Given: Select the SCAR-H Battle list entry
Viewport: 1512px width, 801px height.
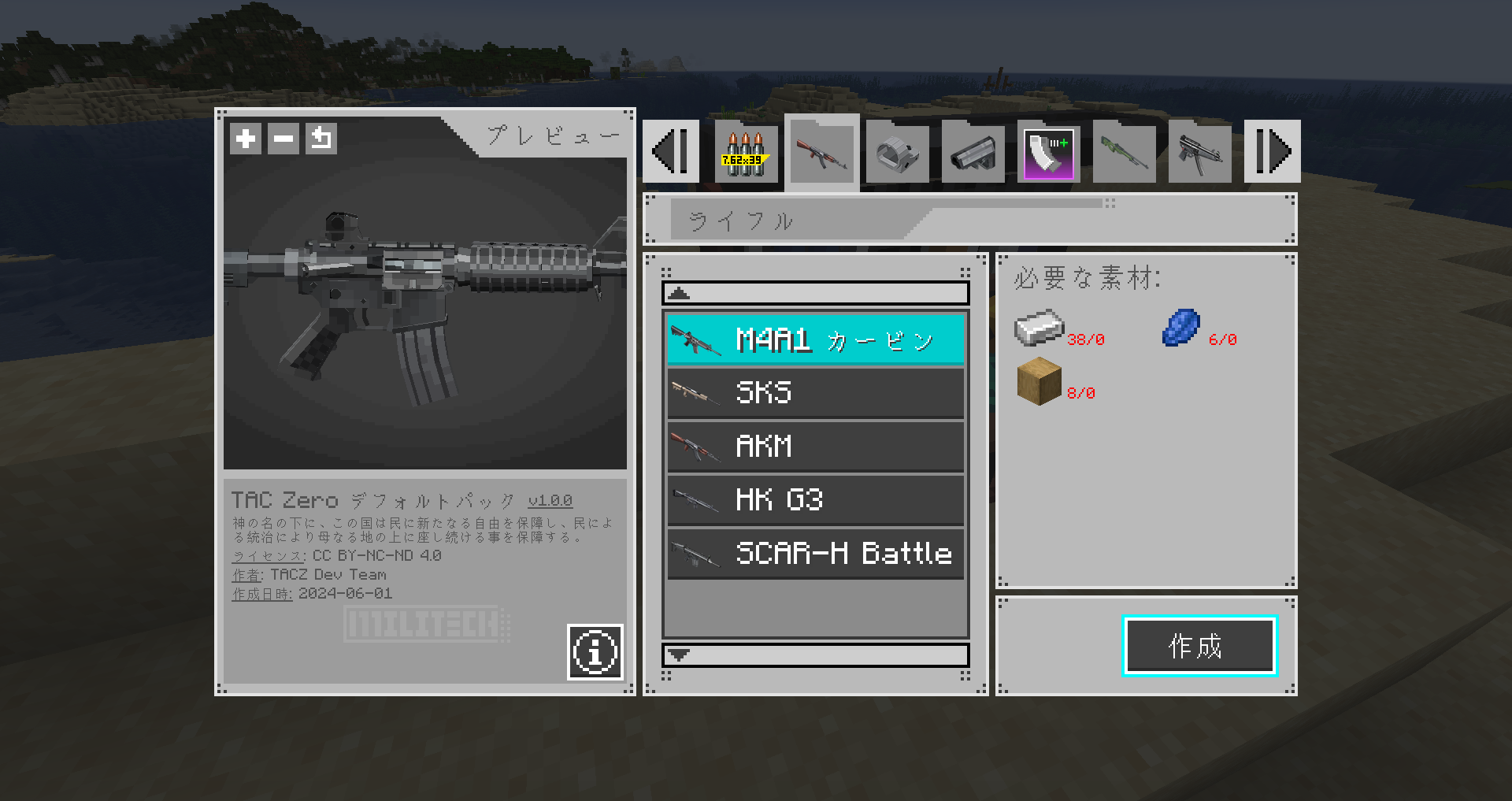Looking at the screenshot, I should tap(815, 554).
